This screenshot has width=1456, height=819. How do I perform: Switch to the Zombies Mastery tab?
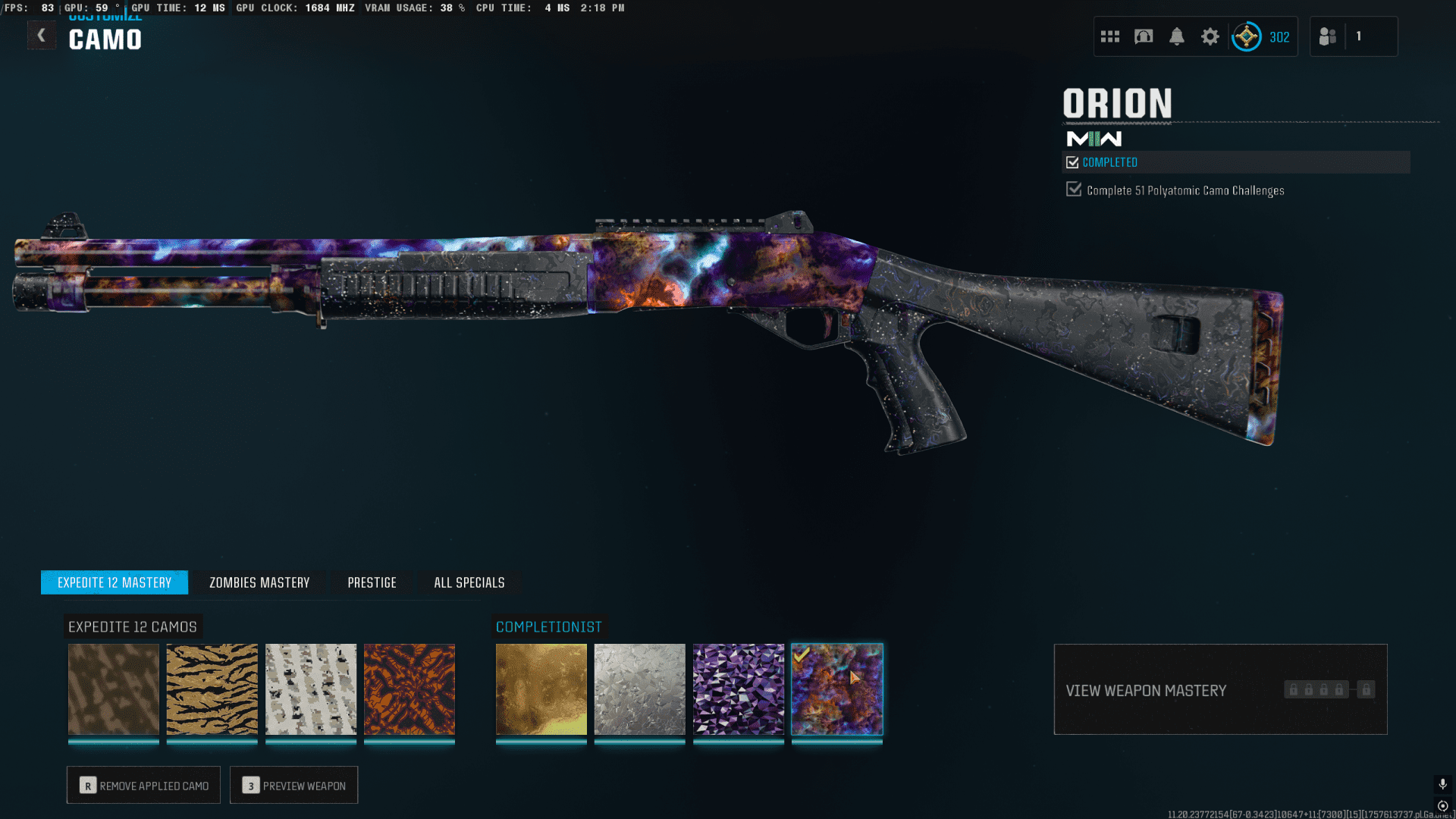[x=259, y=582]
